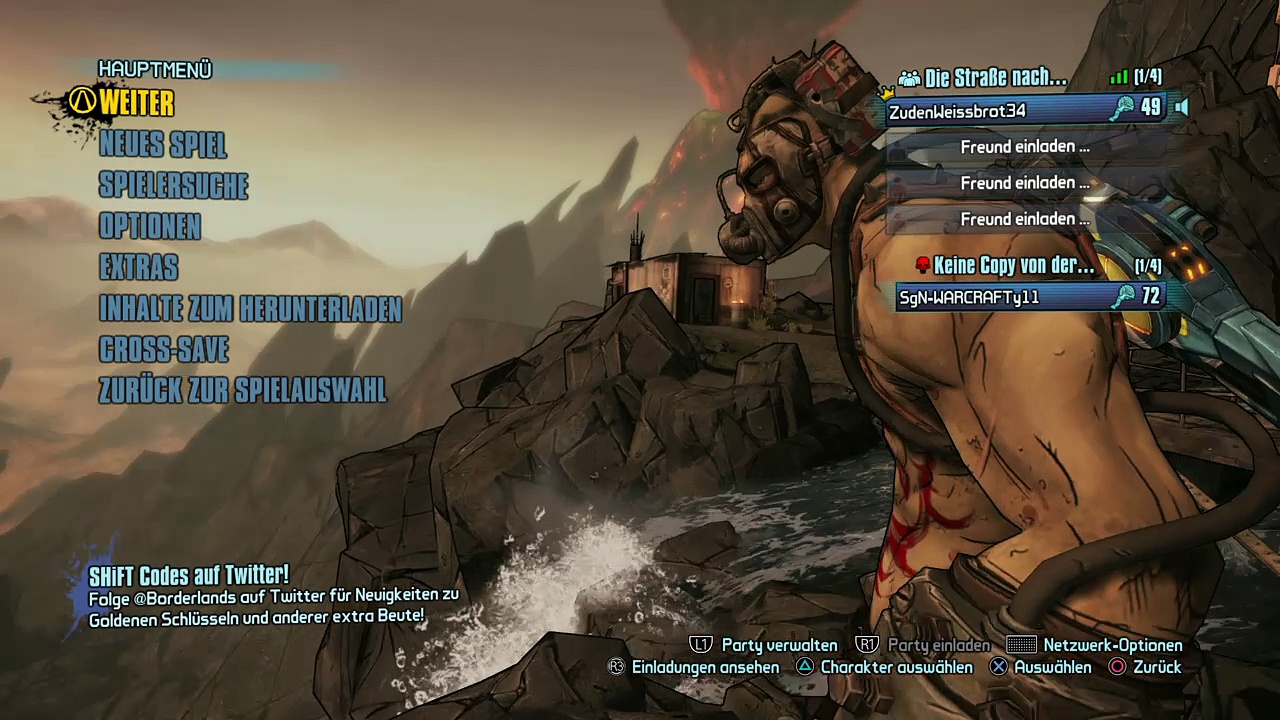Choose the Extras menu entry
Screen dimensions: 1280x720
point(139,268)
